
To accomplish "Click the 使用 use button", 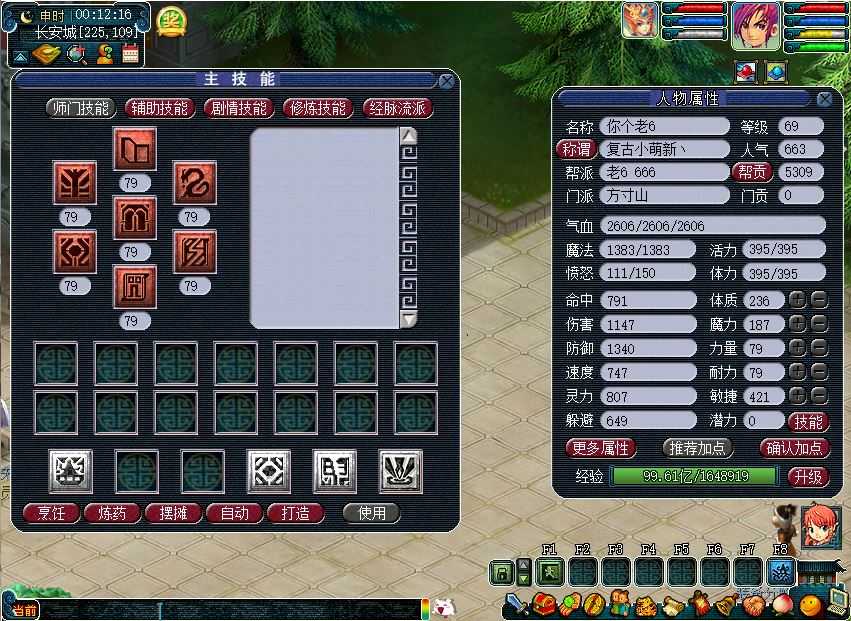I will click(x=371, y=513).
